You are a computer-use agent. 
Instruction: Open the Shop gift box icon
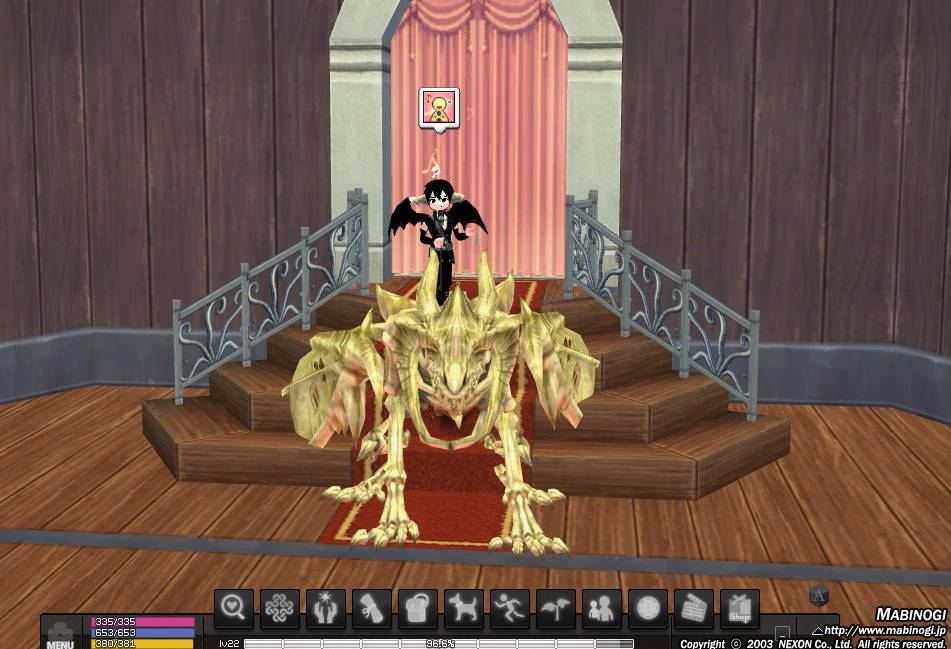(x=740, y=608)
